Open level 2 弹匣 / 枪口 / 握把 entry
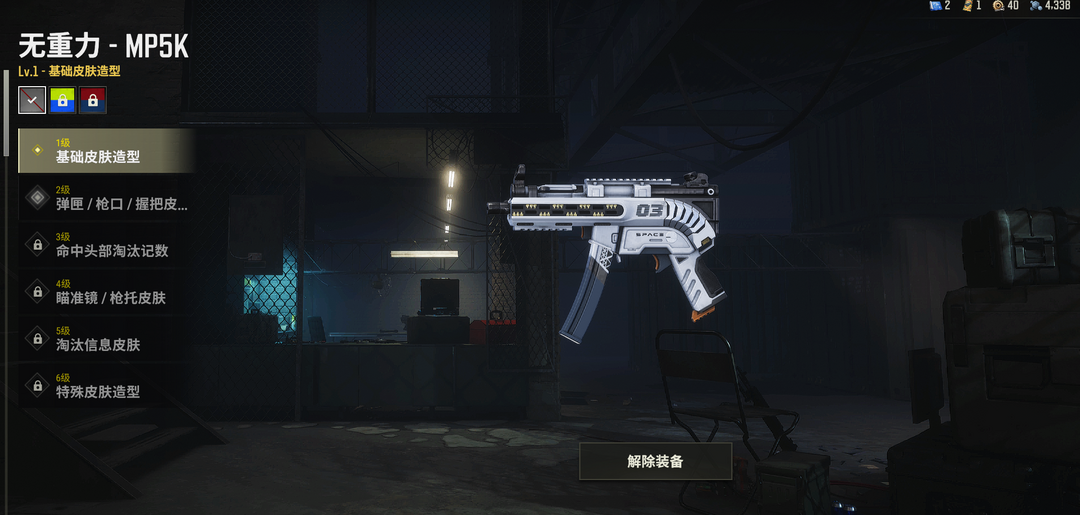1080x515 pixels. (x=105, y=198)
